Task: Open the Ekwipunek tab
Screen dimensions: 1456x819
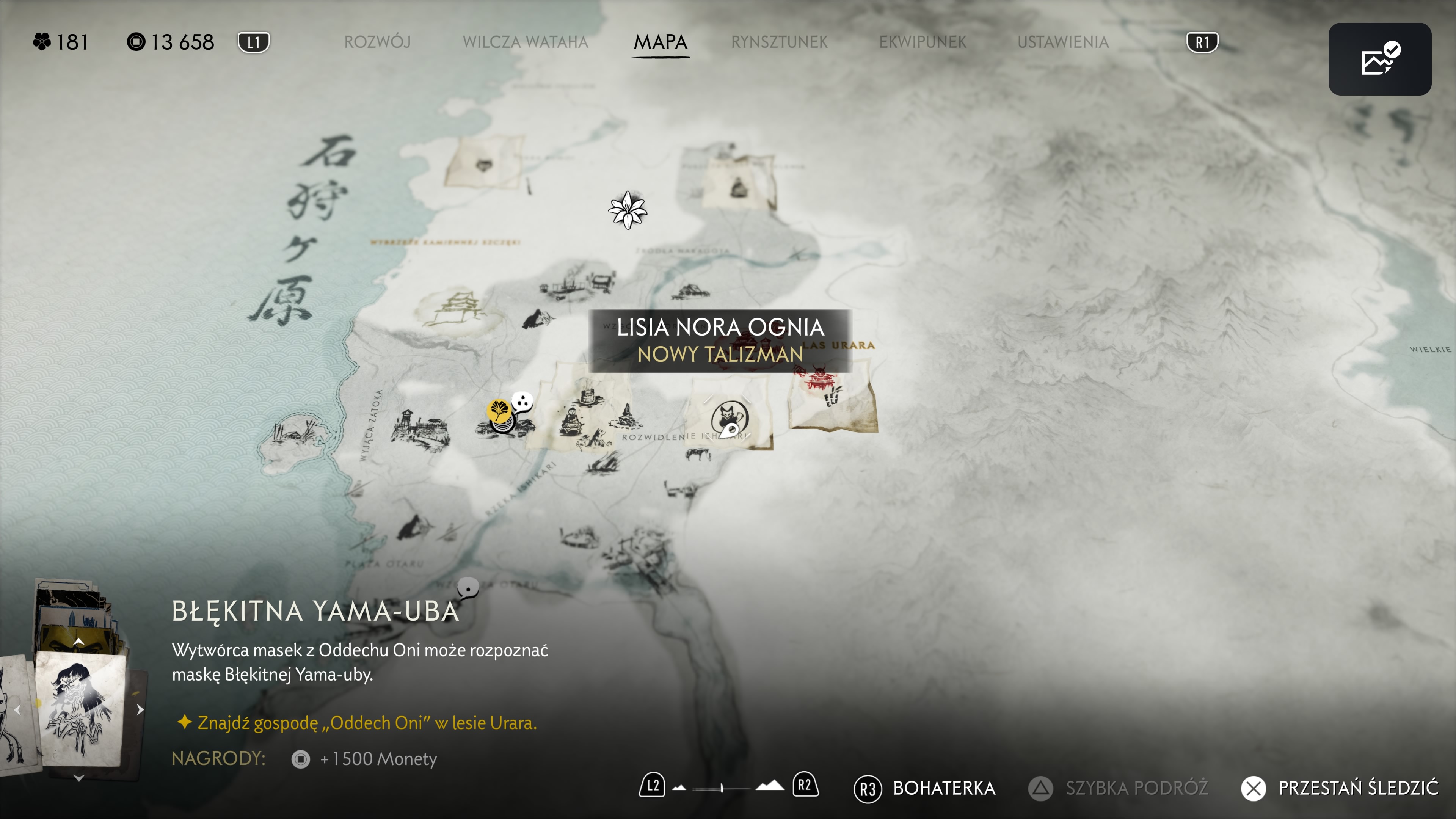Action: pos(923,42)
